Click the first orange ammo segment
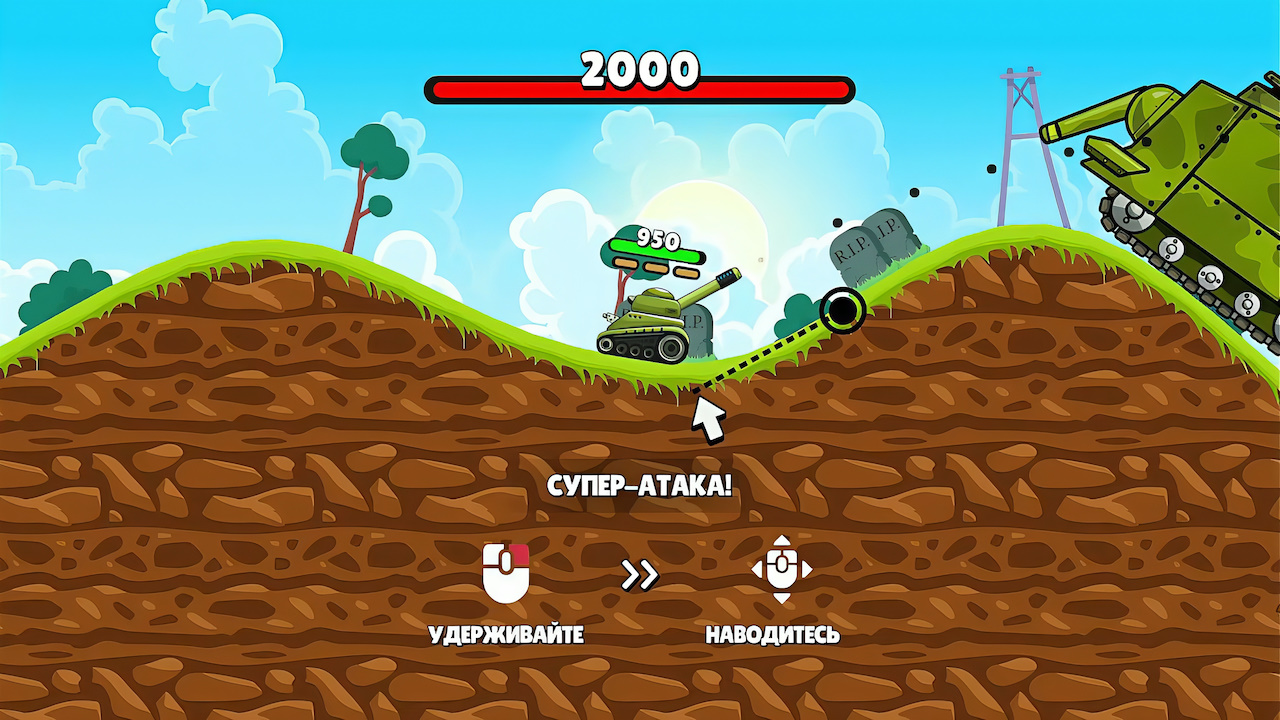Viewport: 1280px width, 720px height. coord(626,264)
